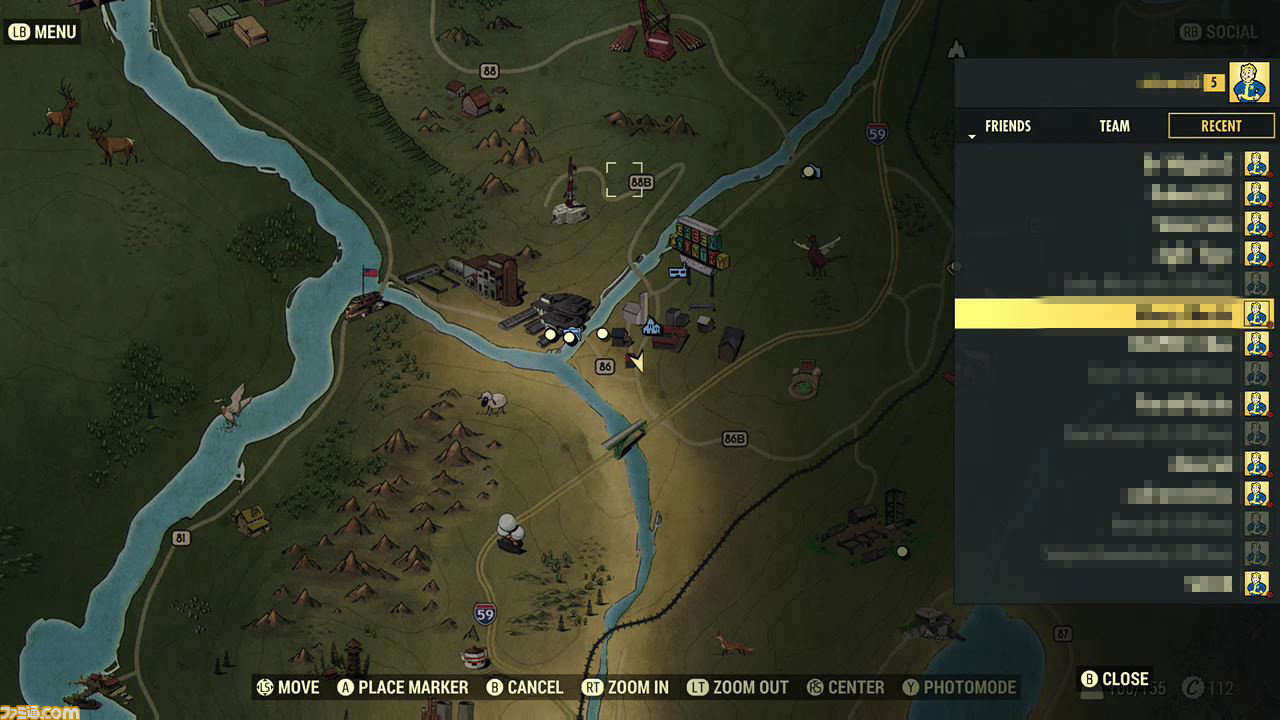Viewport: 1280px width, 720px height.
Task: Click the highlighted friend's Vault Boy portrait
Action: tap(1256, 312)
